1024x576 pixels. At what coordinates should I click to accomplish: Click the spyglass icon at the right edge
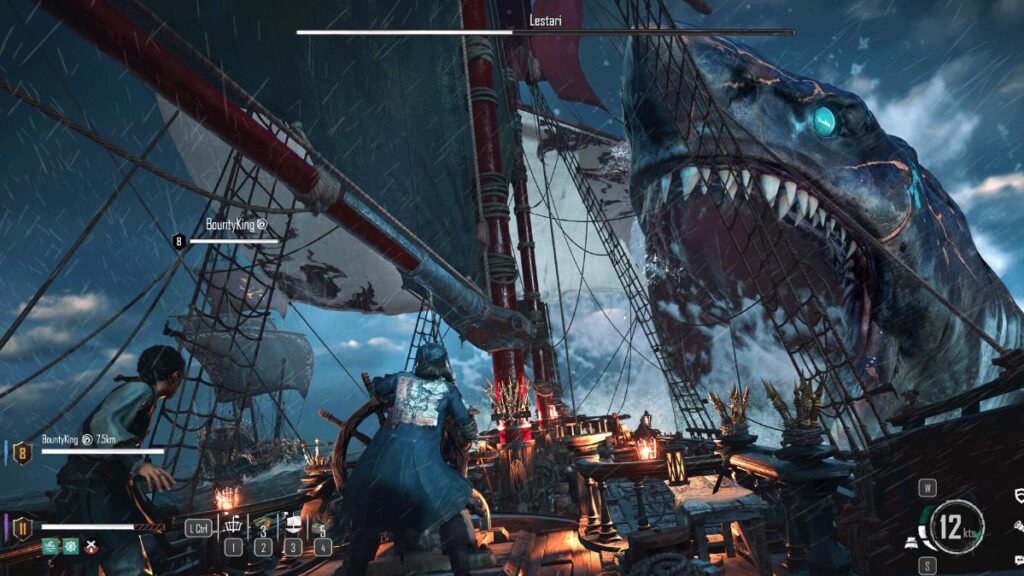(1019, 524)
